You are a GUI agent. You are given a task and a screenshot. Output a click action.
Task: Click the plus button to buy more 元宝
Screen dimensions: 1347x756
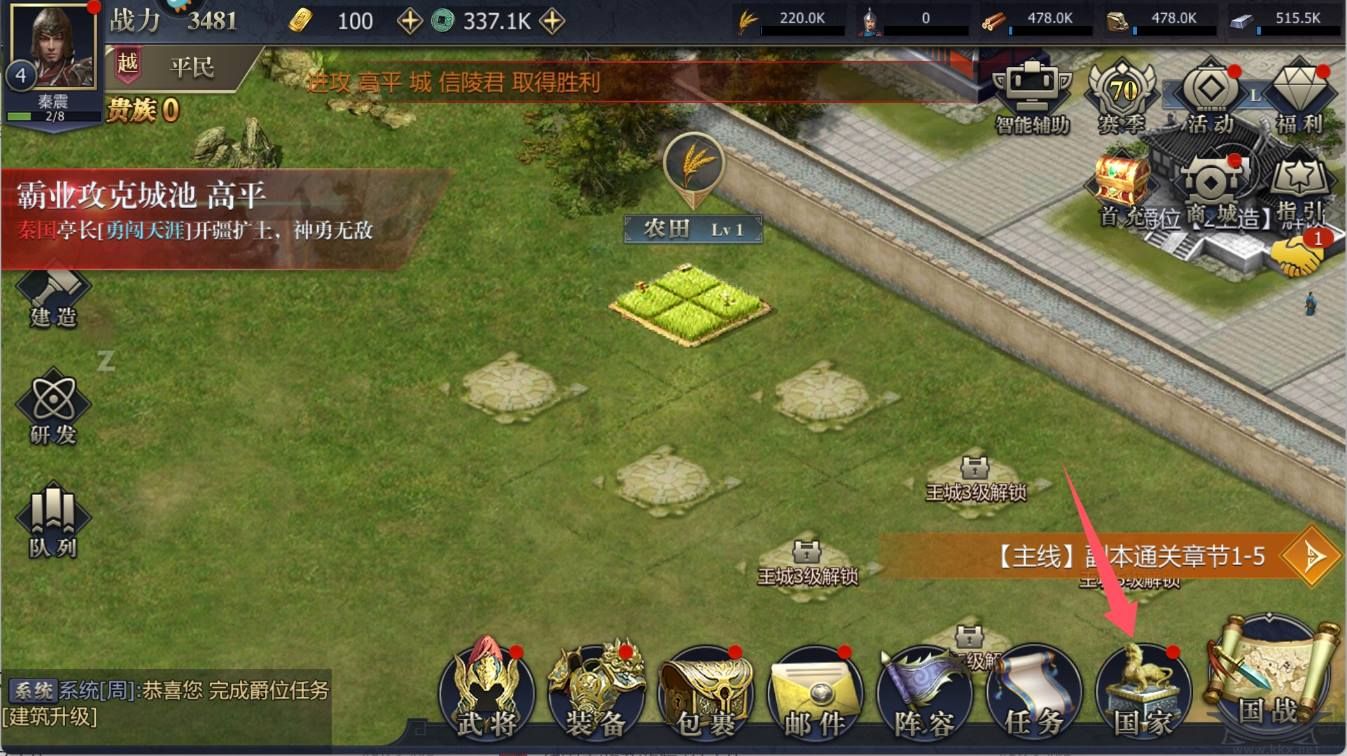(410, 19)
